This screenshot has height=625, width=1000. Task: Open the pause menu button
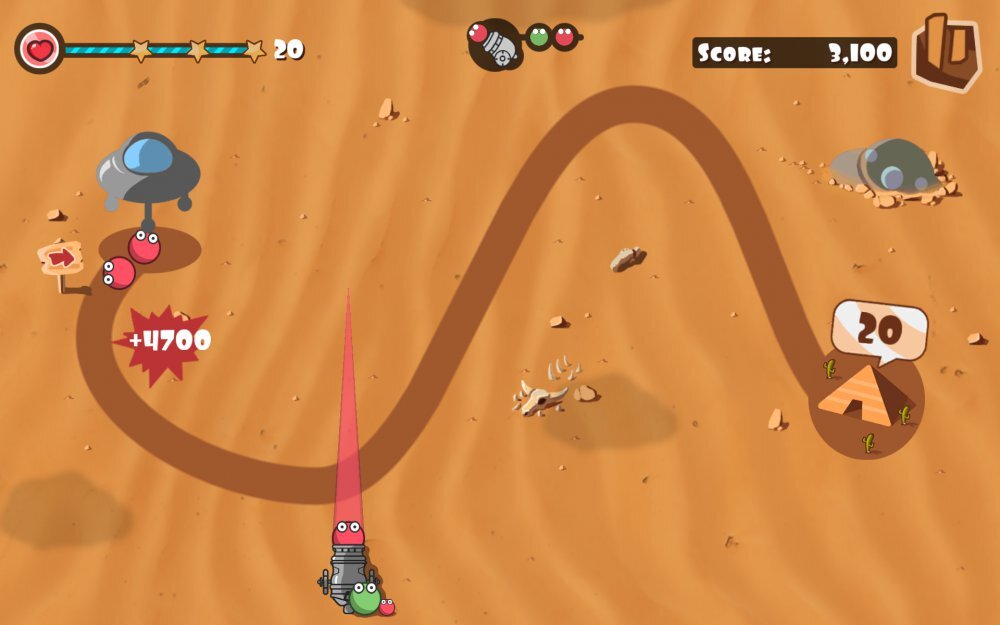(x=945, y=52)
